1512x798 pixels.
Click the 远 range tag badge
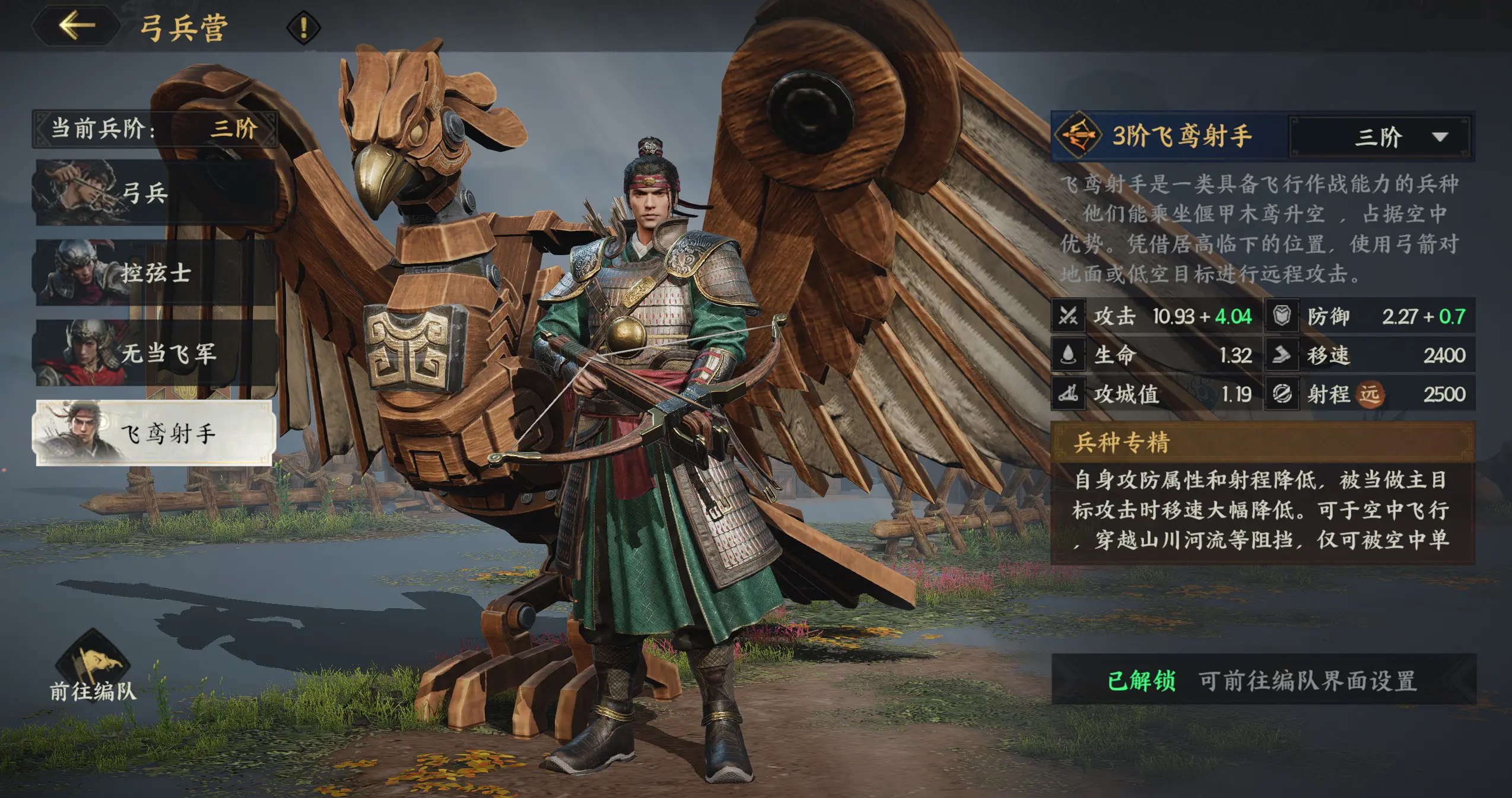click(1370, 394)
